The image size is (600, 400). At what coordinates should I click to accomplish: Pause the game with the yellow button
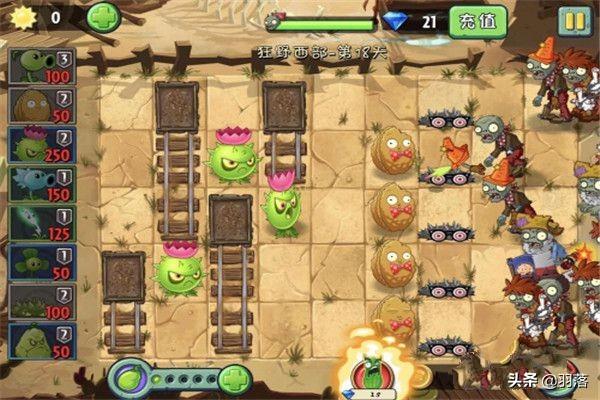coord(573,20)
